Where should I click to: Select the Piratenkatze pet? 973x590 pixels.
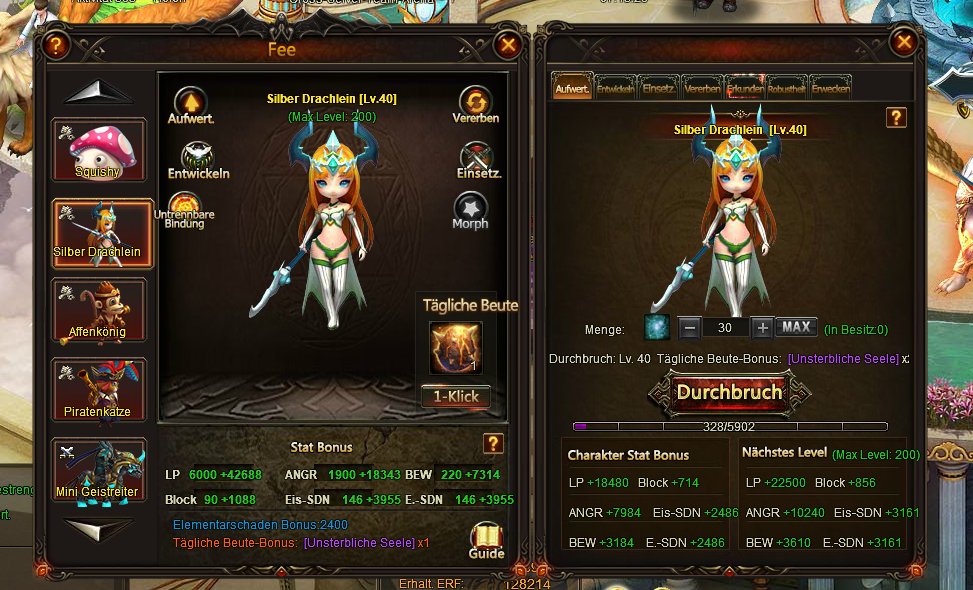click(99, 390)
